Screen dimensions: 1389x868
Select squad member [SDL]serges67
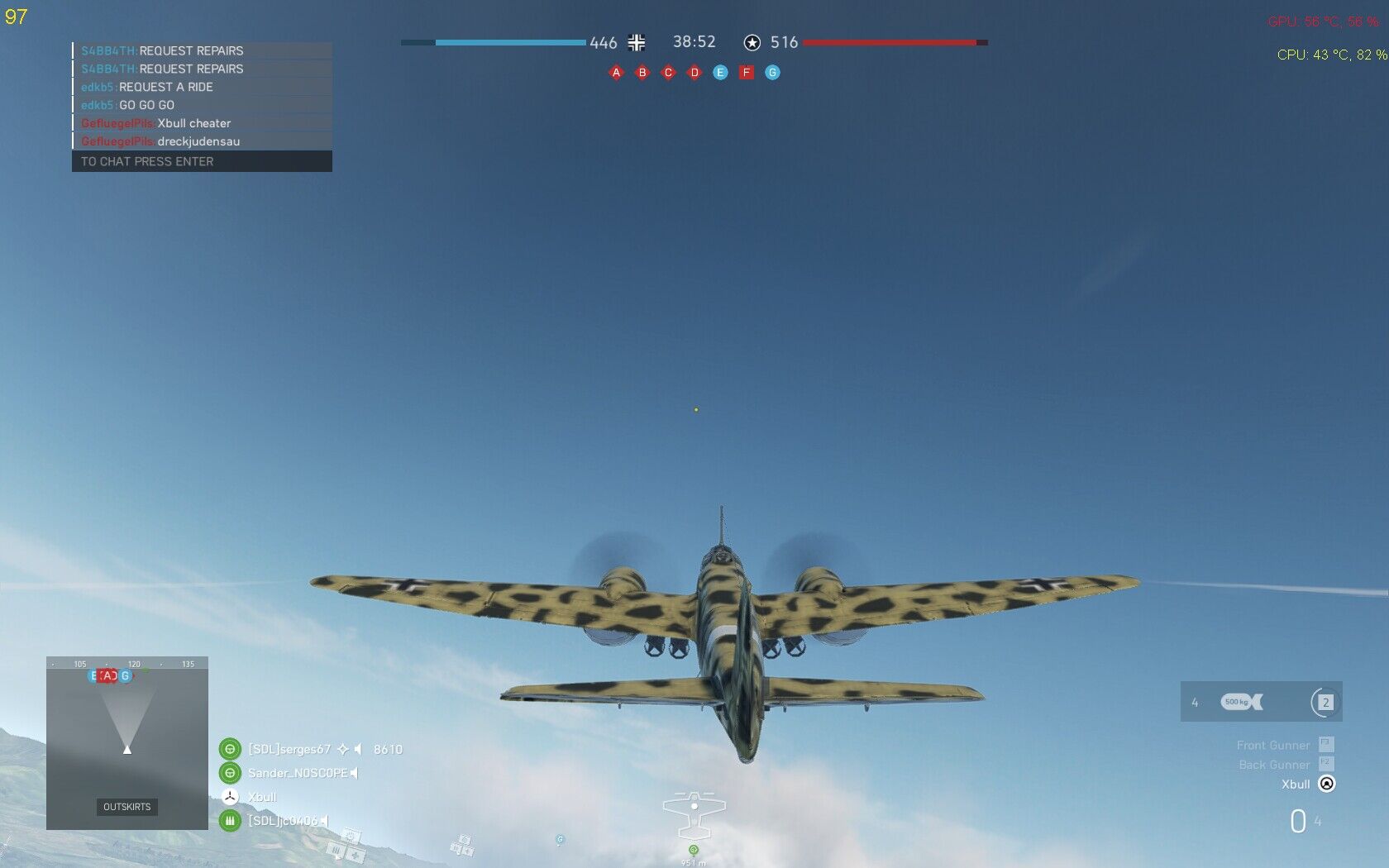[x=289, y=749]
